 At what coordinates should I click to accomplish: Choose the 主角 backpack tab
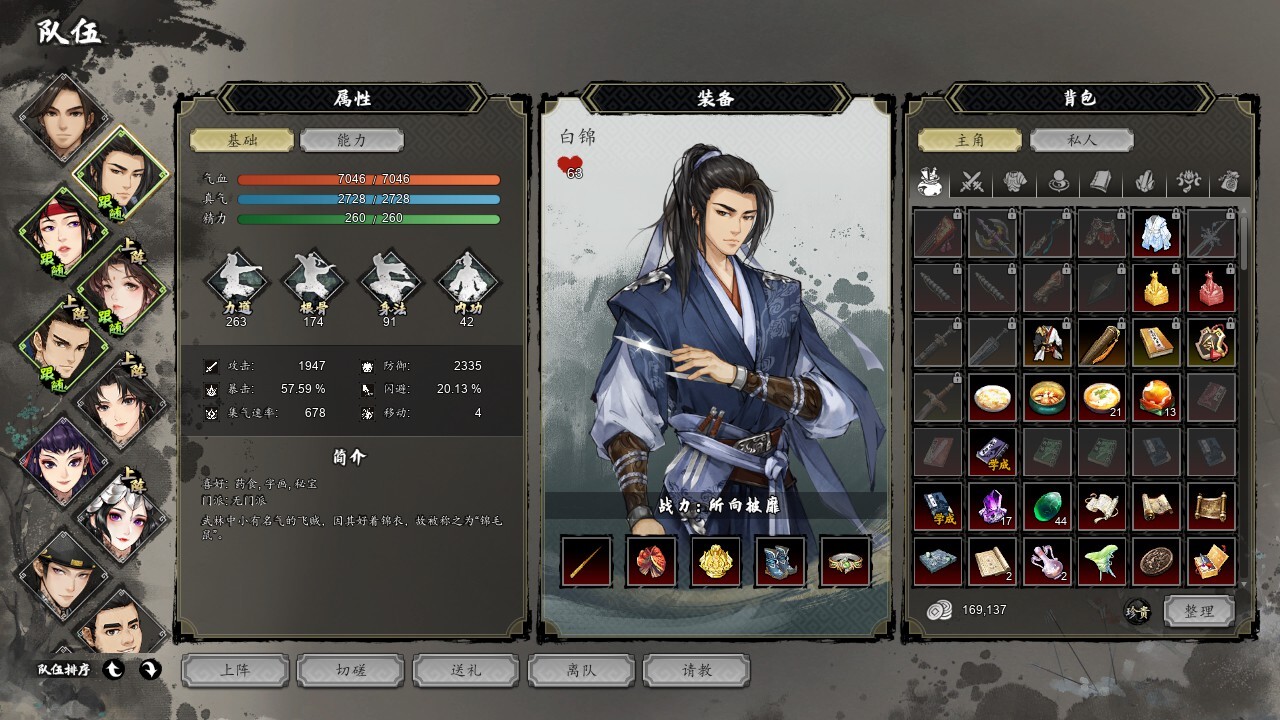point(970,141)
